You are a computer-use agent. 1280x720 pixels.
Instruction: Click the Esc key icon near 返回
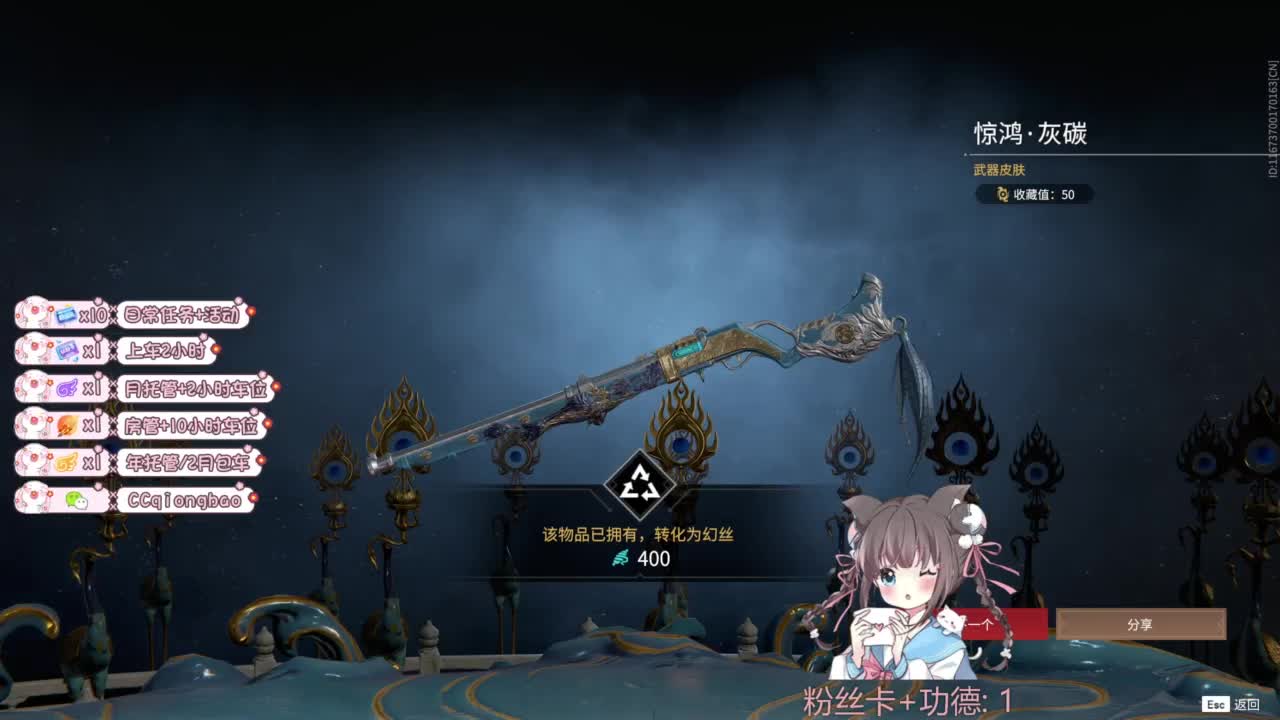pos(1216,704)
